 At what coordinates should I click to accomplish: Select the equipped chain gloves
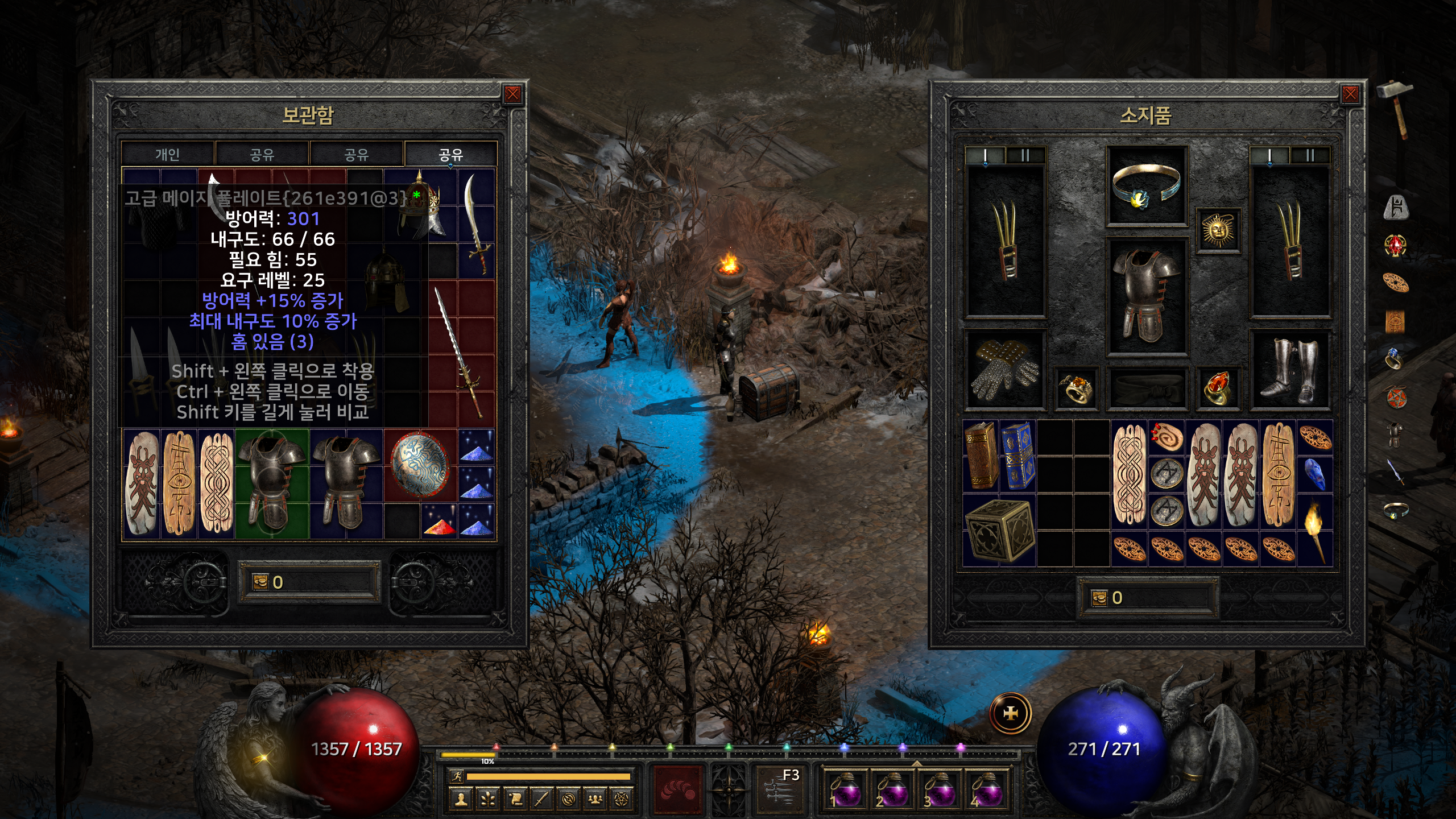(1005, 369)
